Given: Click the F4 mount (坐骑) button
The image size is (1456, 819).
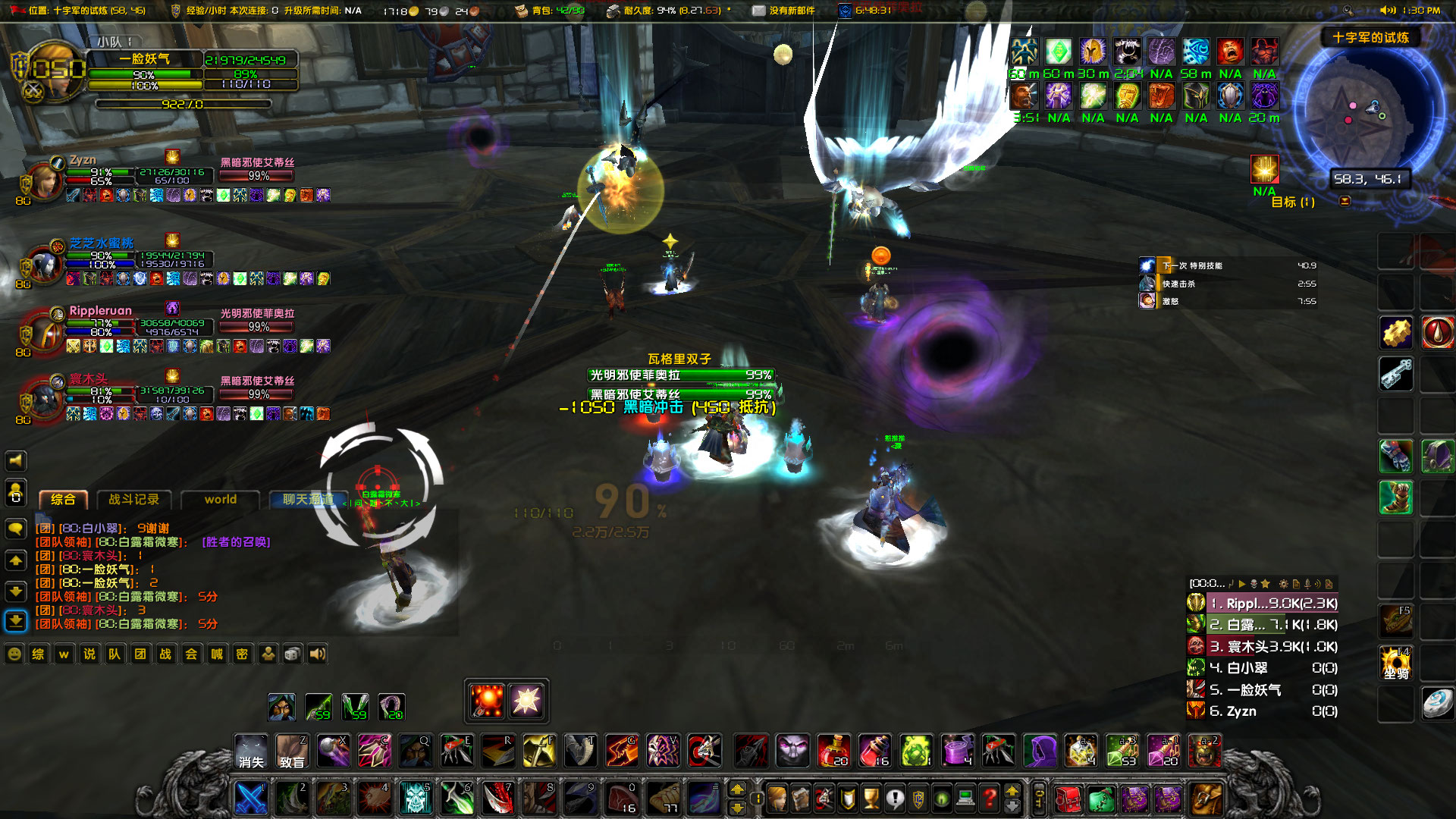Looking at the screenshot, I should (1395, 663).
